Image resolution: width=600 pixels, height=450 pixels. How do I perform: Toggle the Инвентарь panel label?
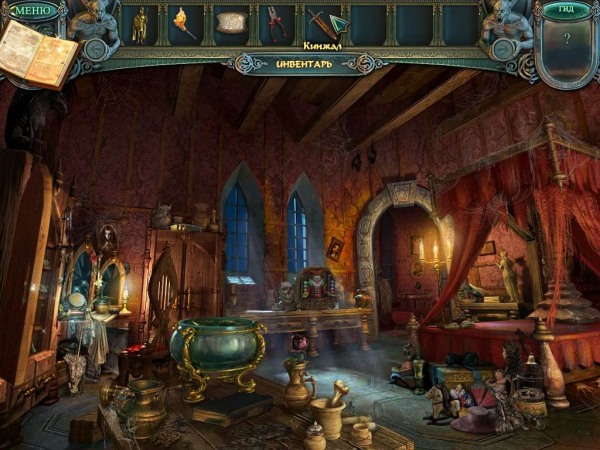pyautogui.click(x=299, y=64)
